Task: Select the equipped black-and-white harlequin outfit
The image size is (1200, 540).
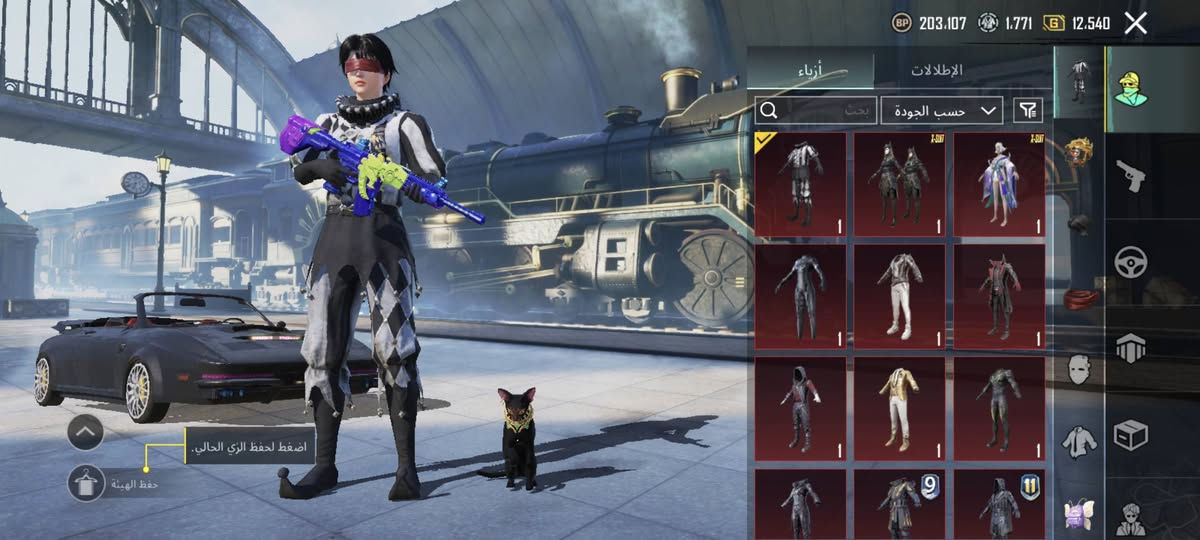Action: (x=800, y=184)
